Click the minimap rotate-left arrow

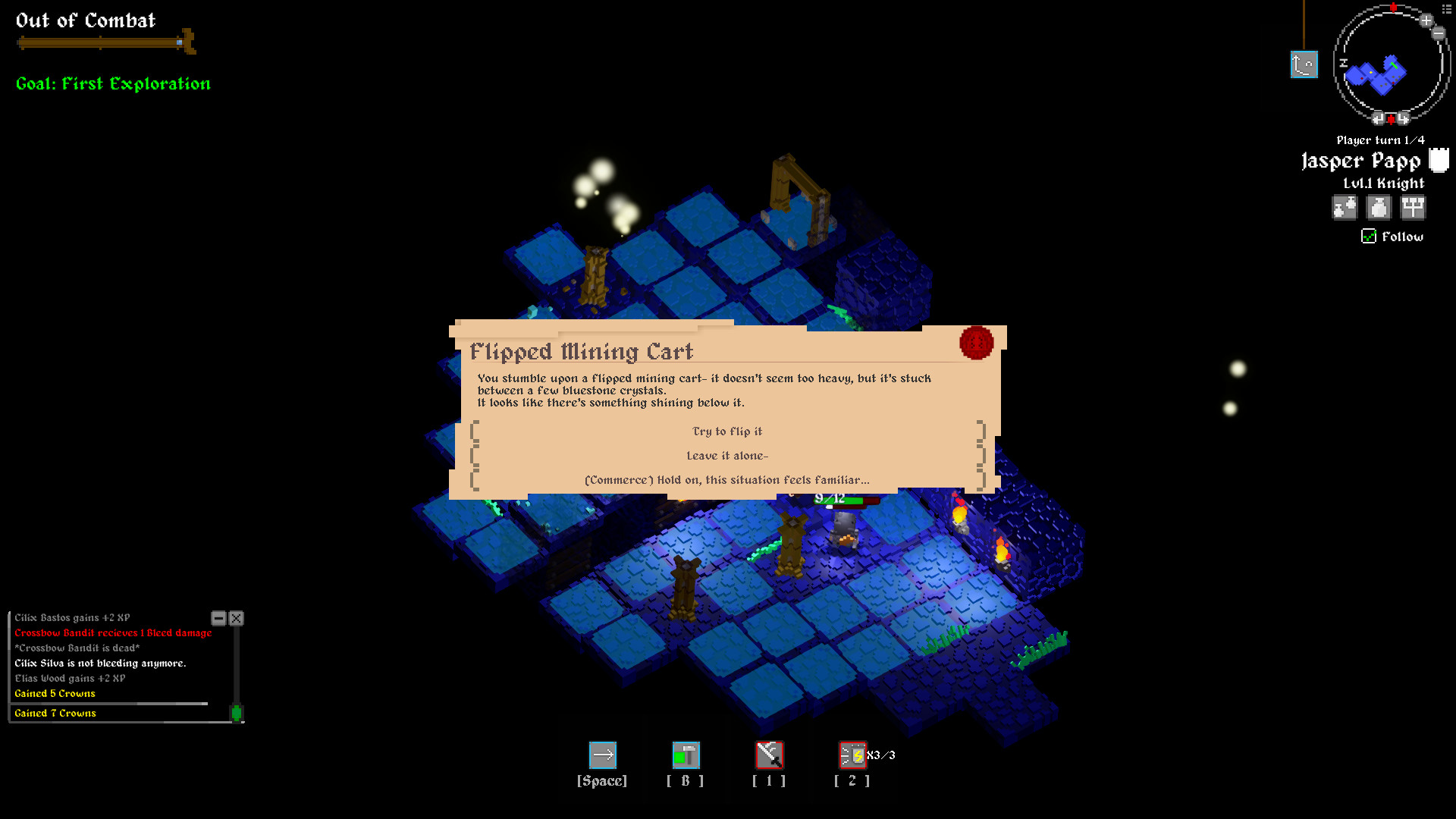coord(1379,117)
